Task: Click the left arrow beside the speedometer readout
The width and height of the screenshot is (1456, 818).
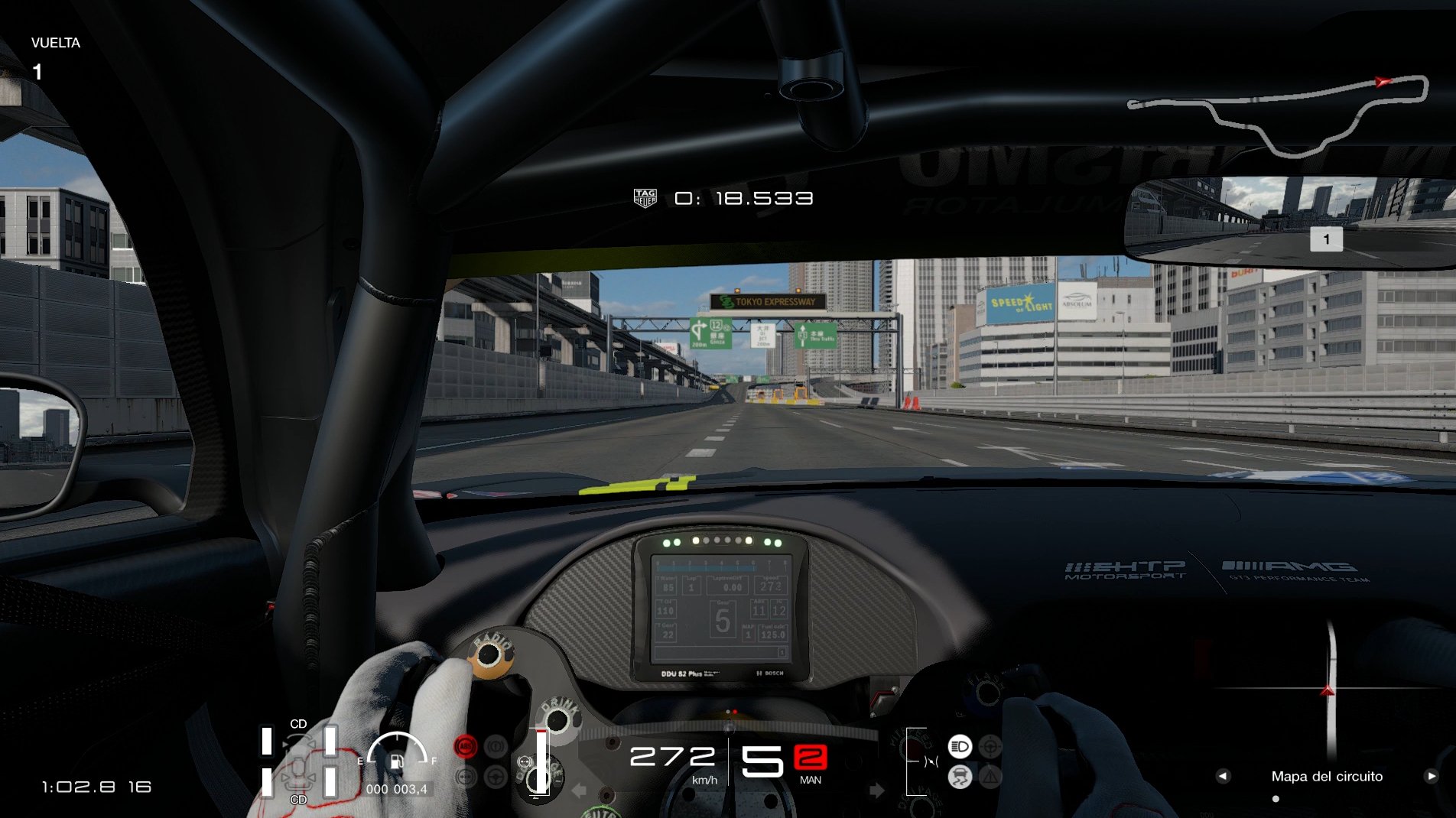Action: pyautogui.click(x=578, y=790)
